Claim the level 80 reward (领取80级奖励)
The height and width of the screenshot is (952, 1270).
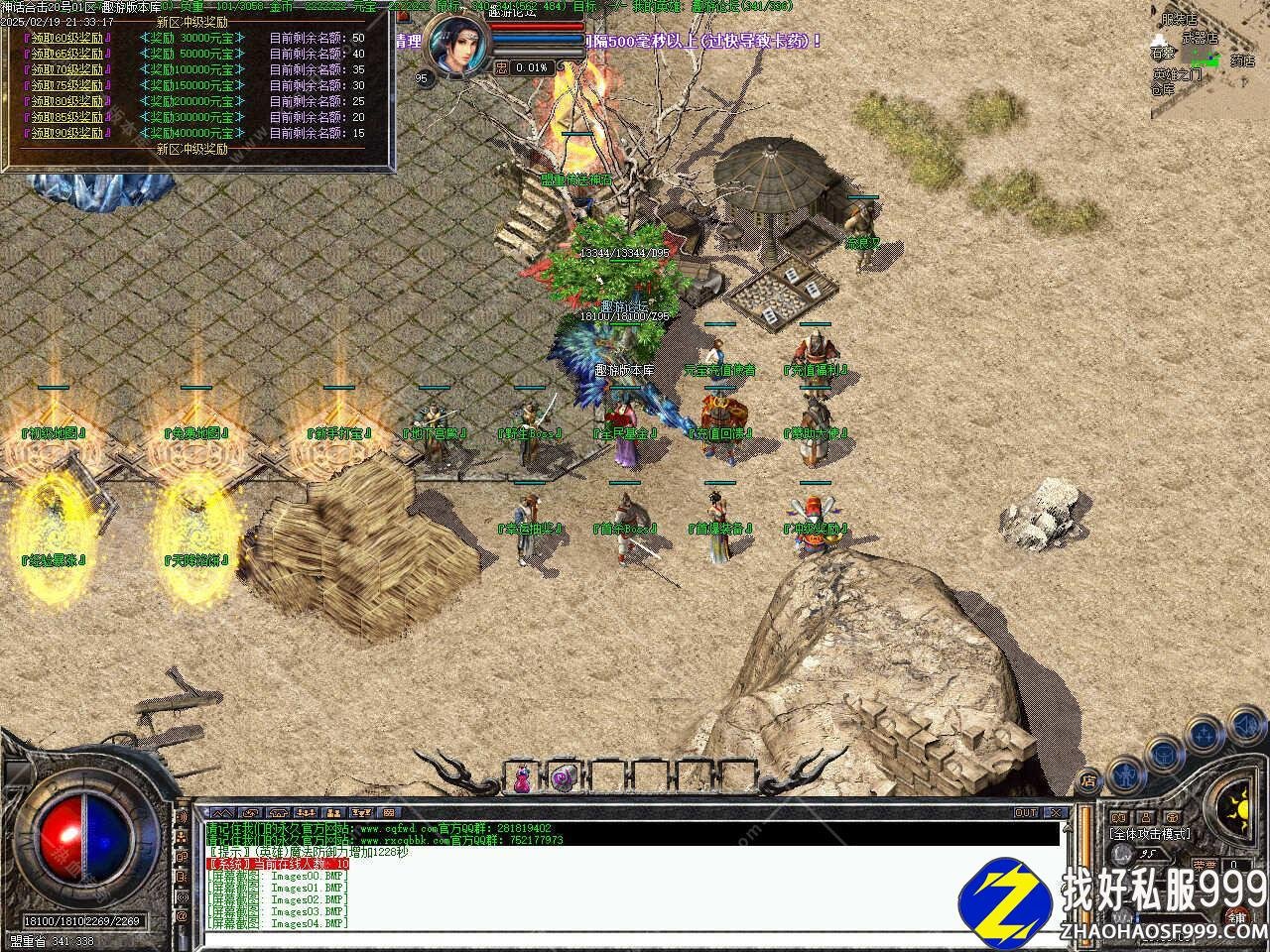71,101
